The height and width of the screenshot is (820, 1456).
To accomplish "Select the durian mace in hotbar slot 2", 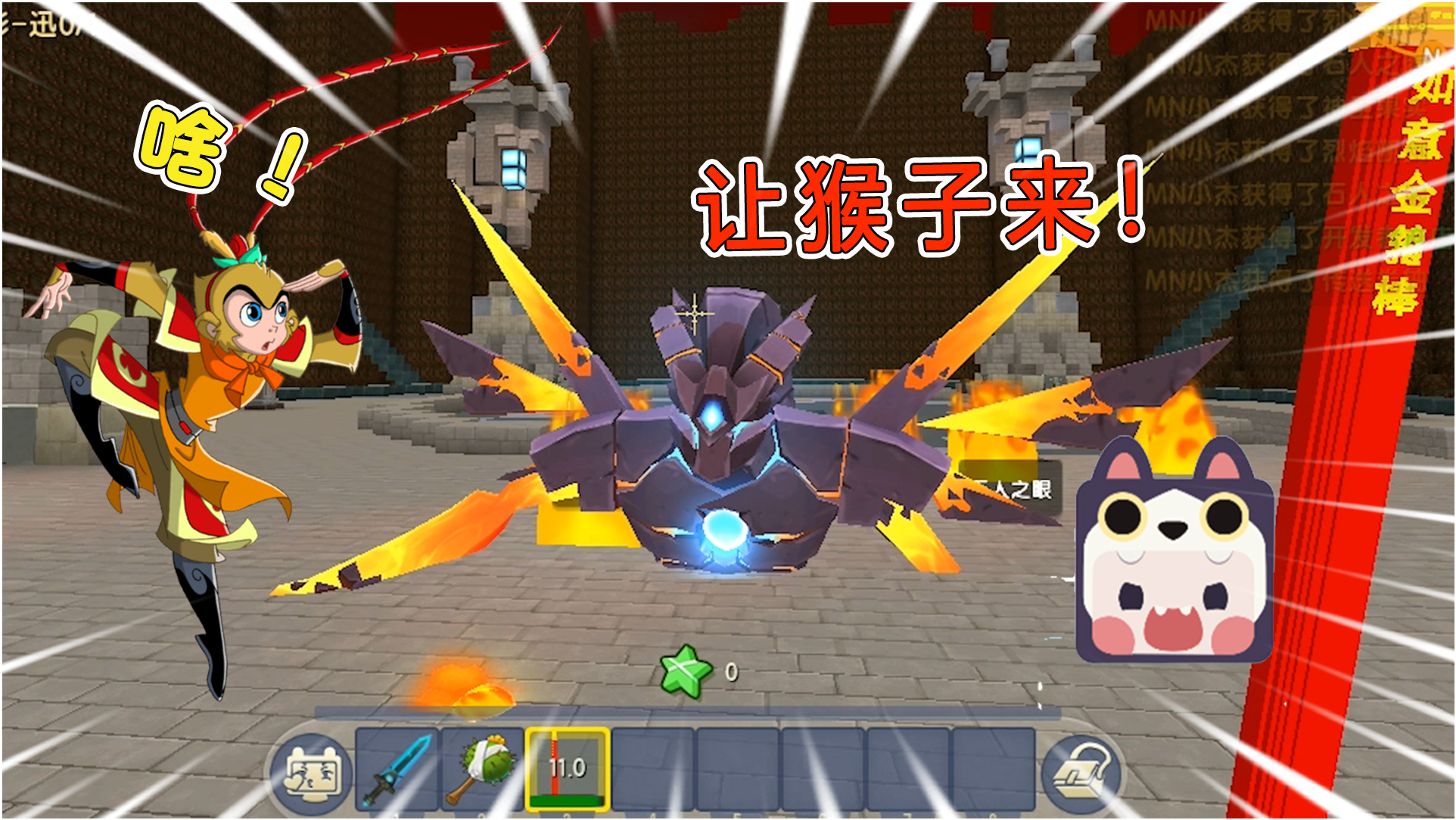I will (484, 772).
